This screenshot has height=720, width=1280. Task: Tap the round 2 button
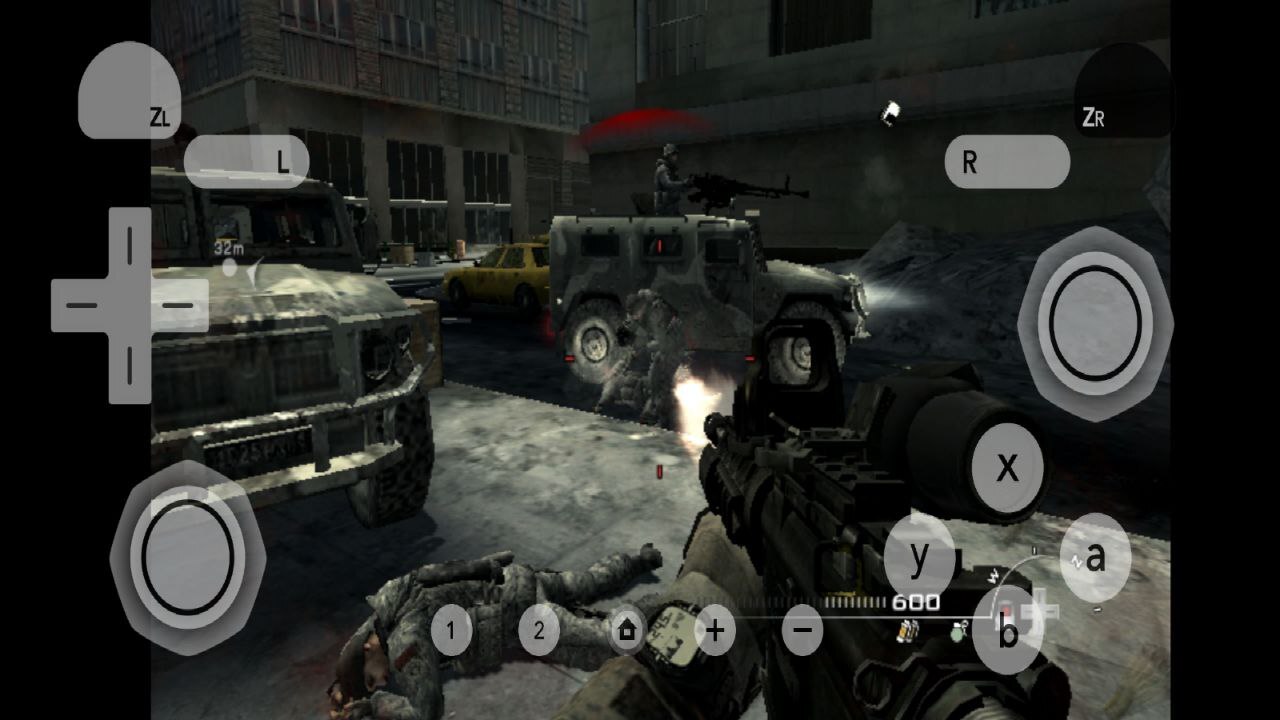click(539, 631)
